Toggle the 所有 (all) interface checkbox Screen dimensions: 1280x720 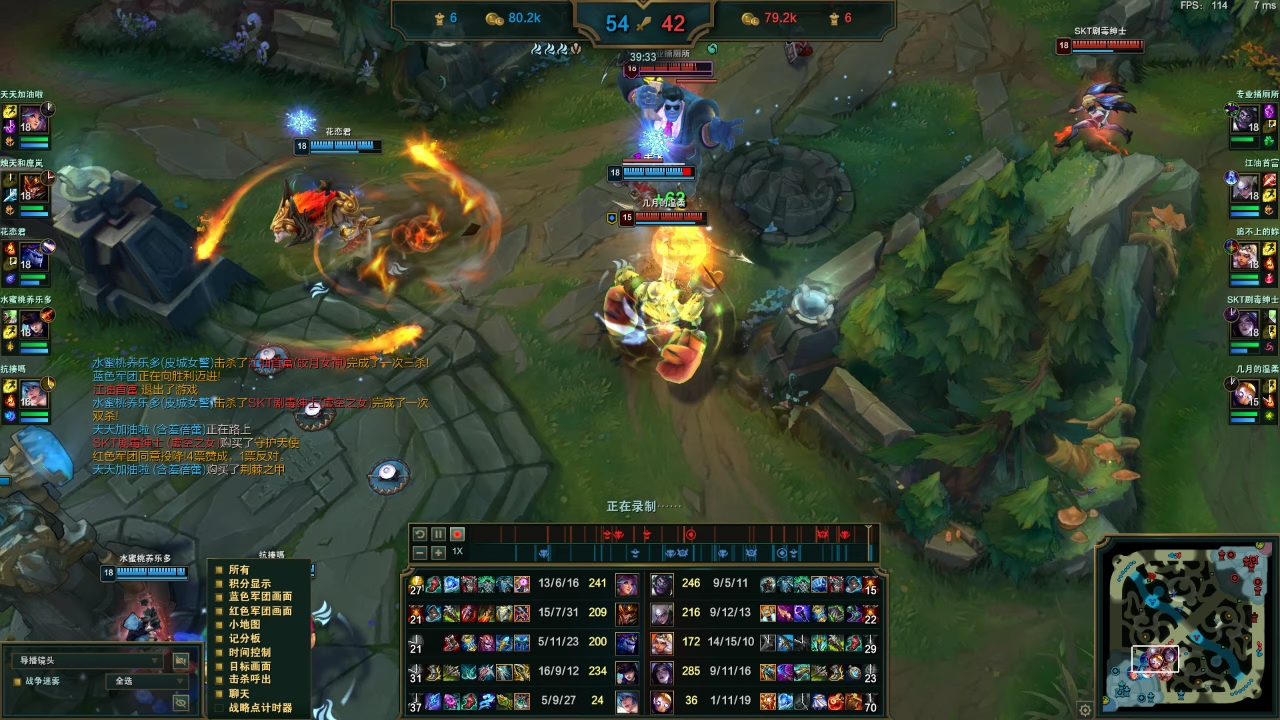219,570
